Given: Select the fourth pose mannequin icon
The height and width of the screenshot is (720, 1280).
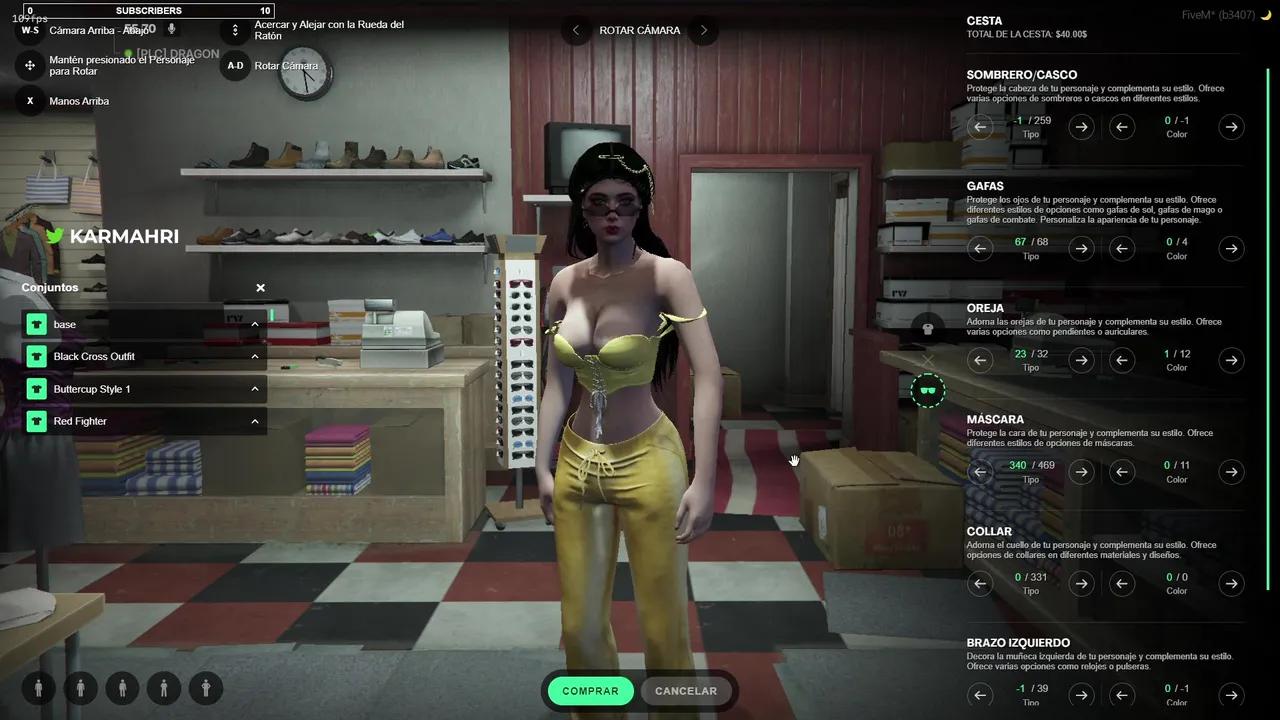Looking at the screenshot, I should coord(165,688).
